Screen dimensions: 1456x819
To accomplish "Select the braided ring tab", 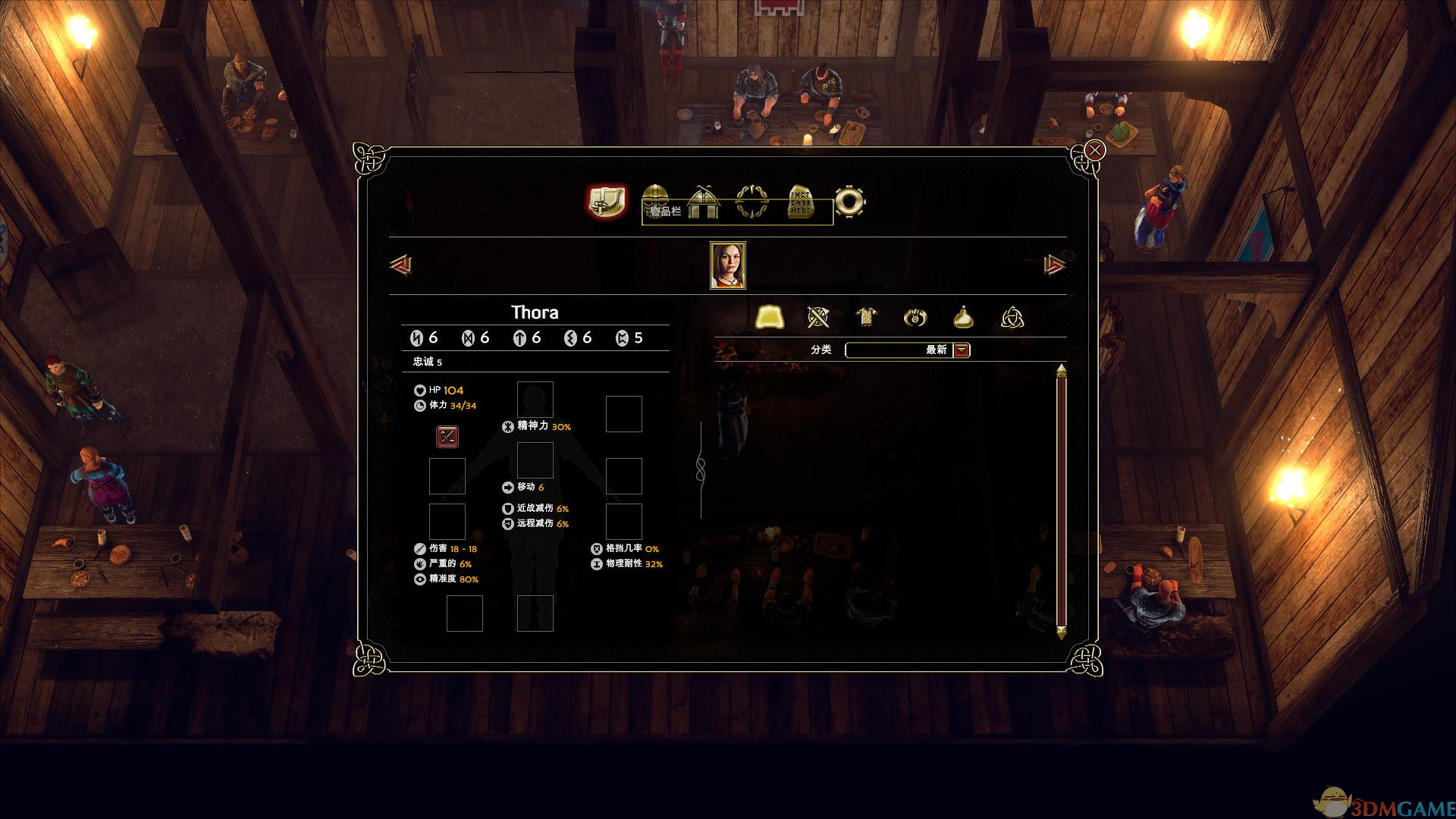I will click(x=752, y=202).
